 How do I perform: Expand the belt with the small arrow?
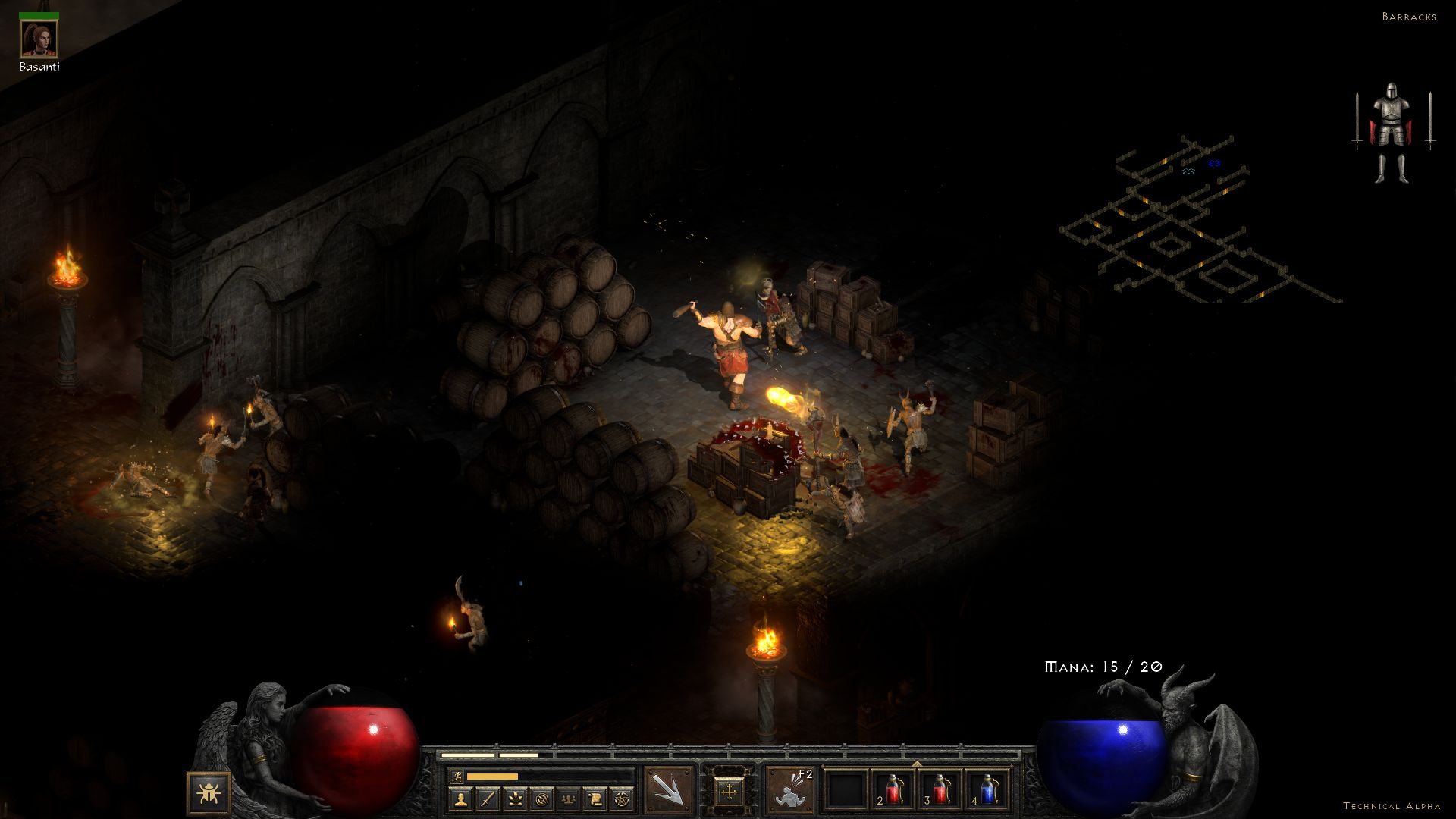(917, 764)
